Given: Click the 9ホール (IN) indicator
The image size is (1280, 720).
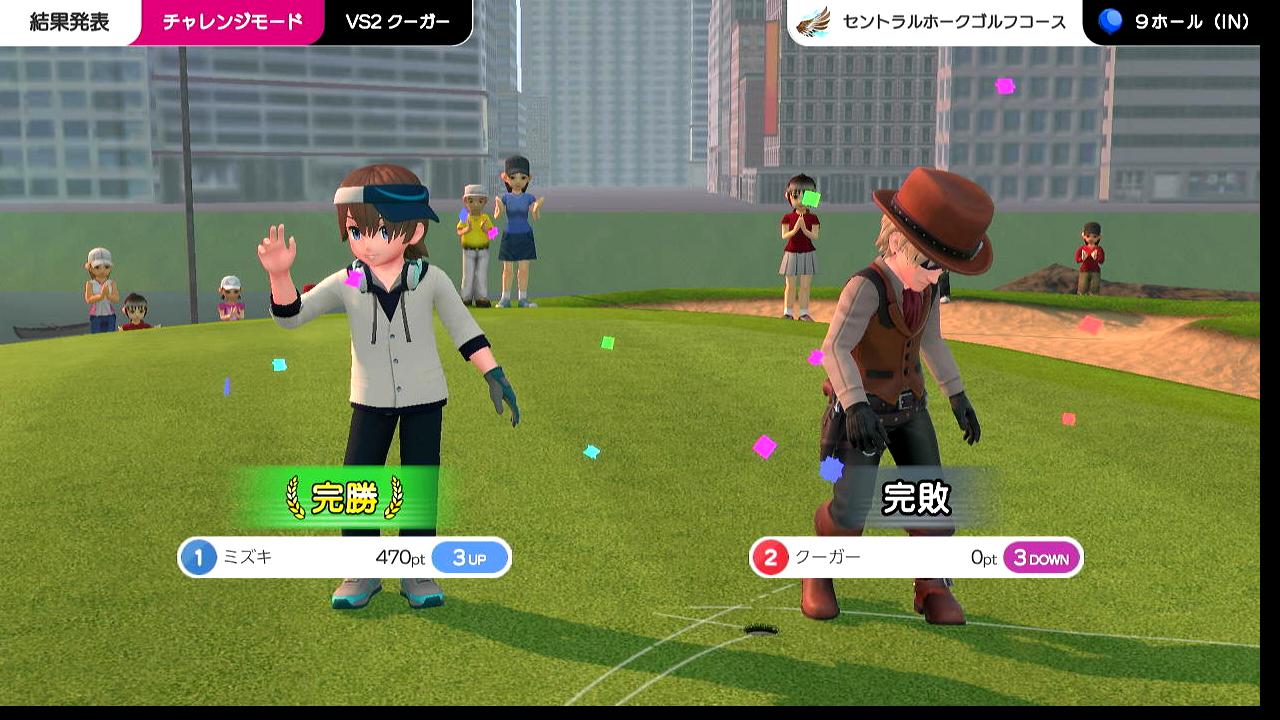Looking at the screenshot, I should pos(1175,22).
